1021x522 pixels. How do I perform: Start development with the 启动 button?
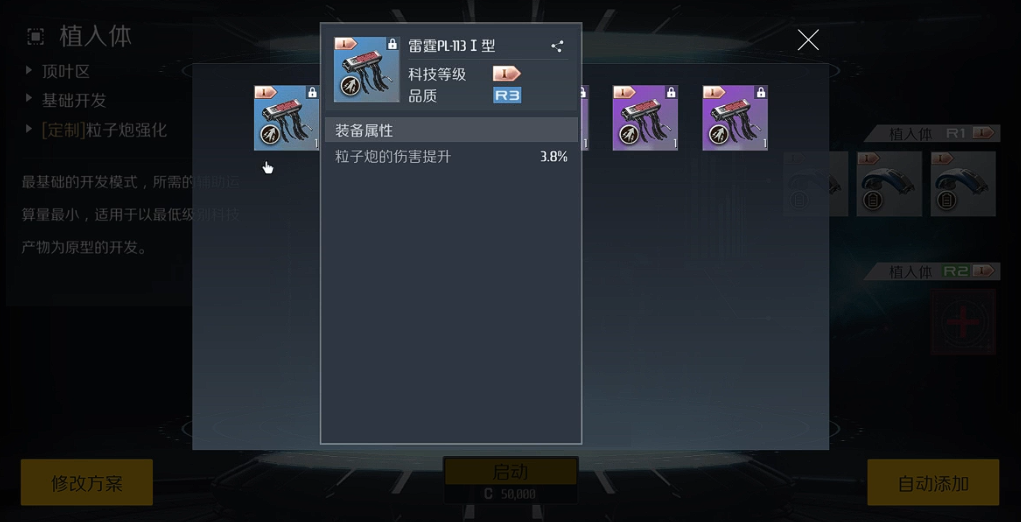tap(510, 472)
